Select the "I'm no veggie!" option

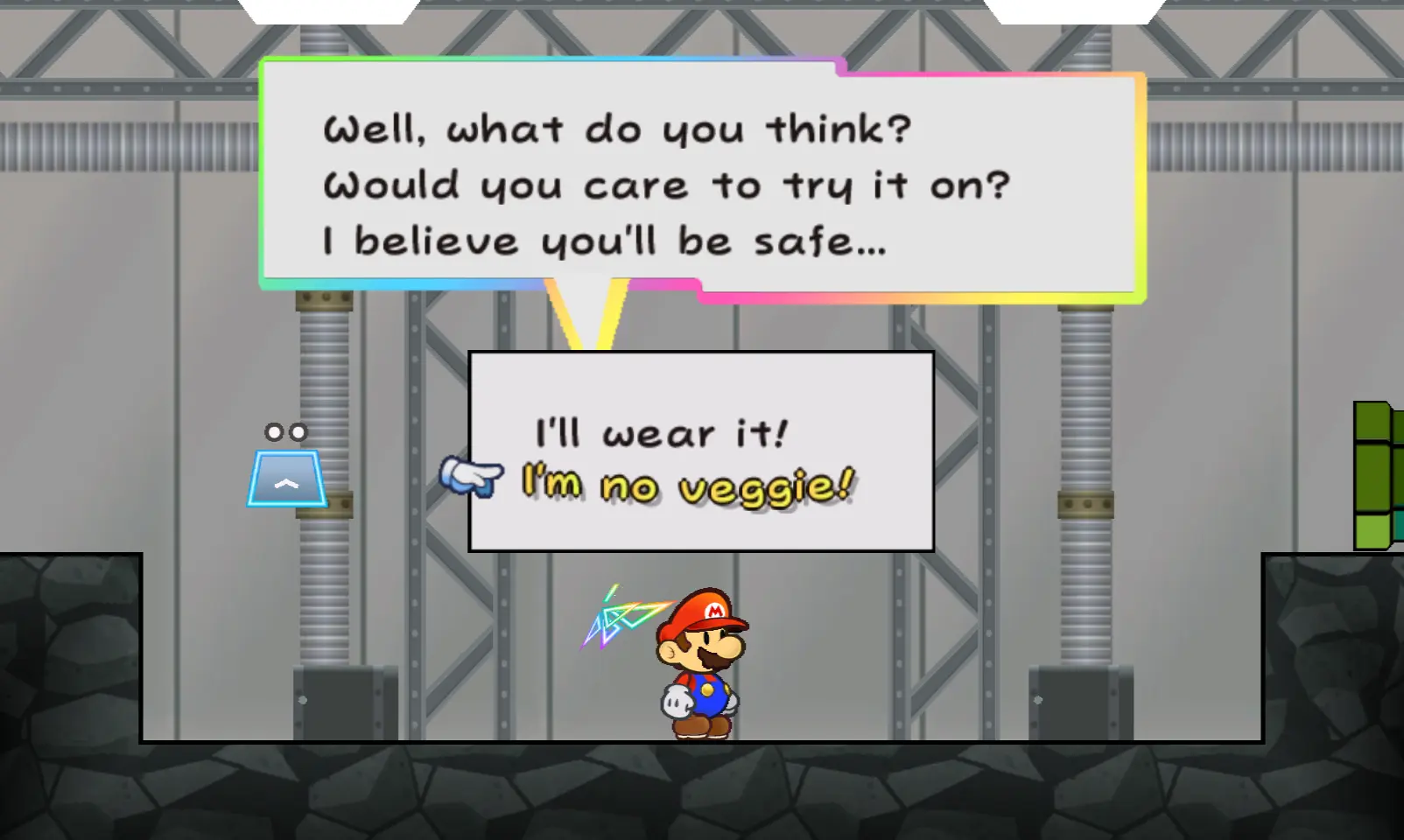[x=687, y=486]
